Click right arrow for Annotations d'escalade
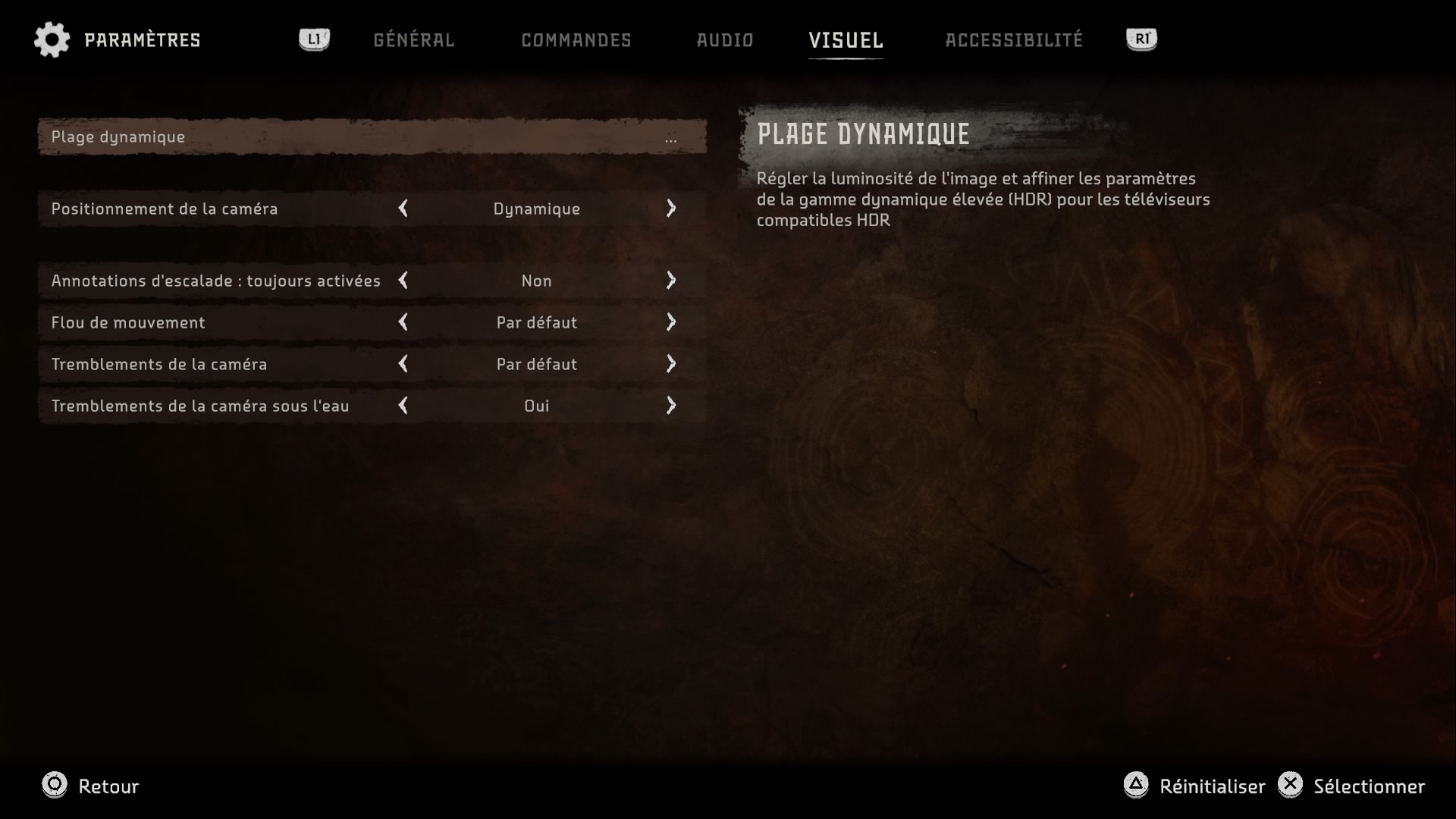 click(x=671, y=281)
